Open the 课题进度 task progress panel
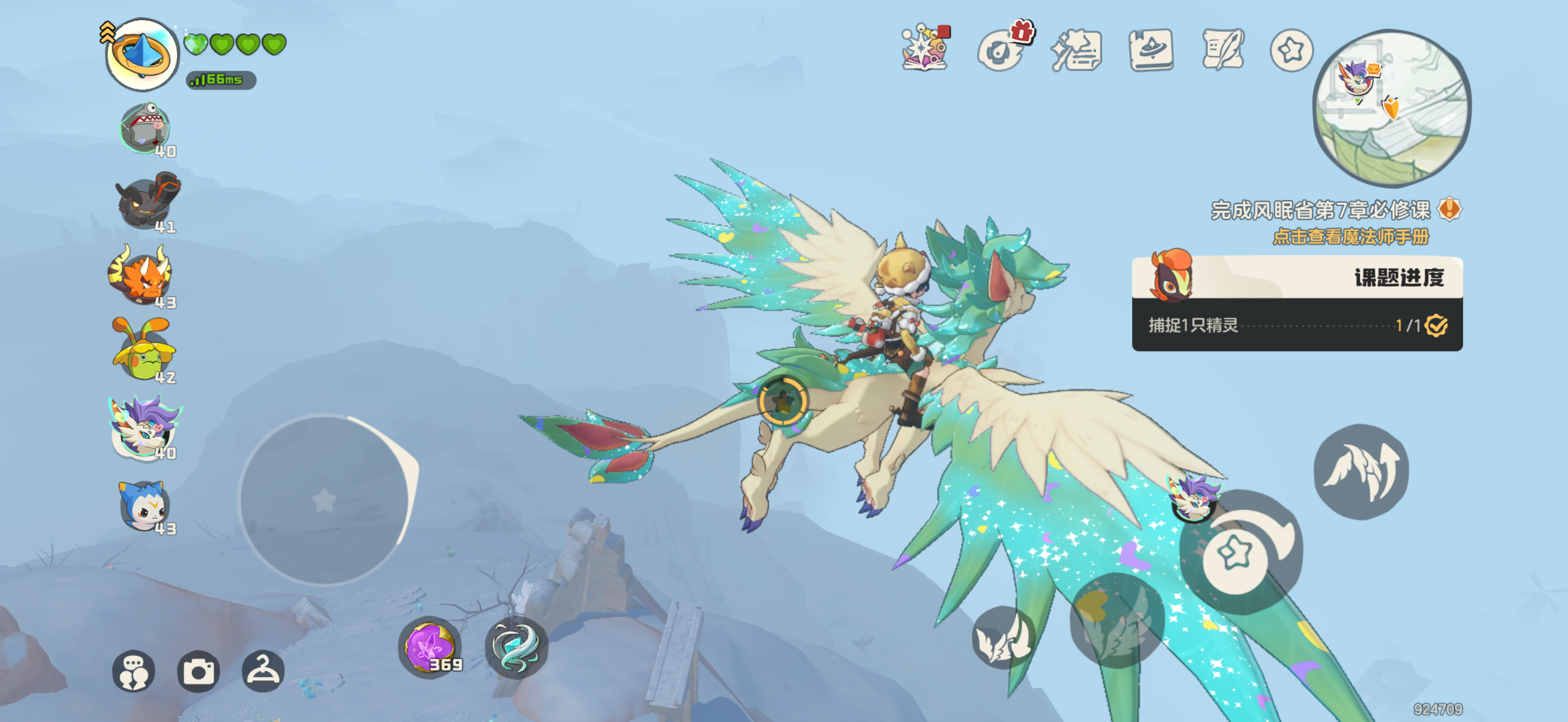The width and height of the screenshot is (1568, 722). pos(1296,304)
